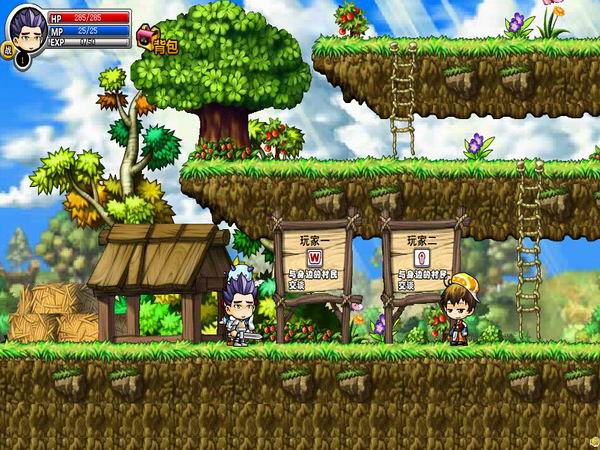Screen dimensions: 600x450
Task: Open the 背包 backpack
Action: [158, 40]
